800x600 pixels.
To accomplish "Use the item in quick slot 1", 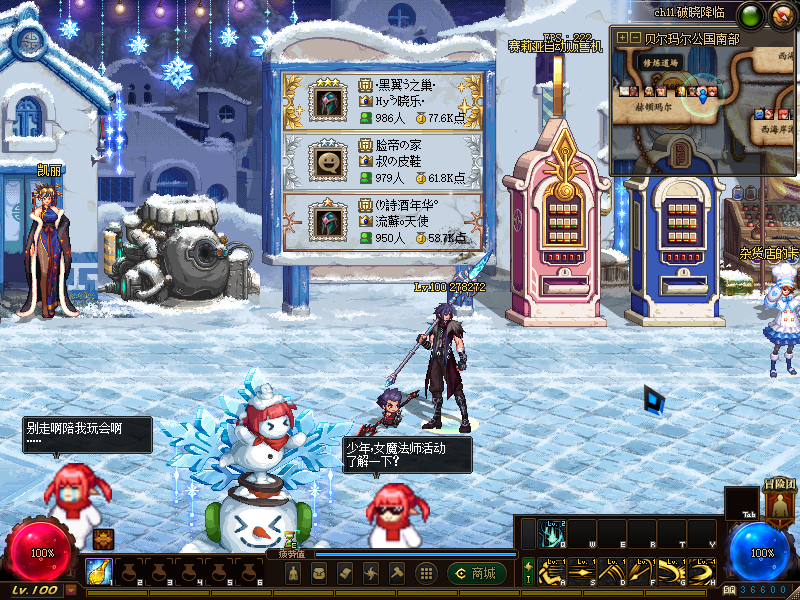I will click(x=99, y=571).
